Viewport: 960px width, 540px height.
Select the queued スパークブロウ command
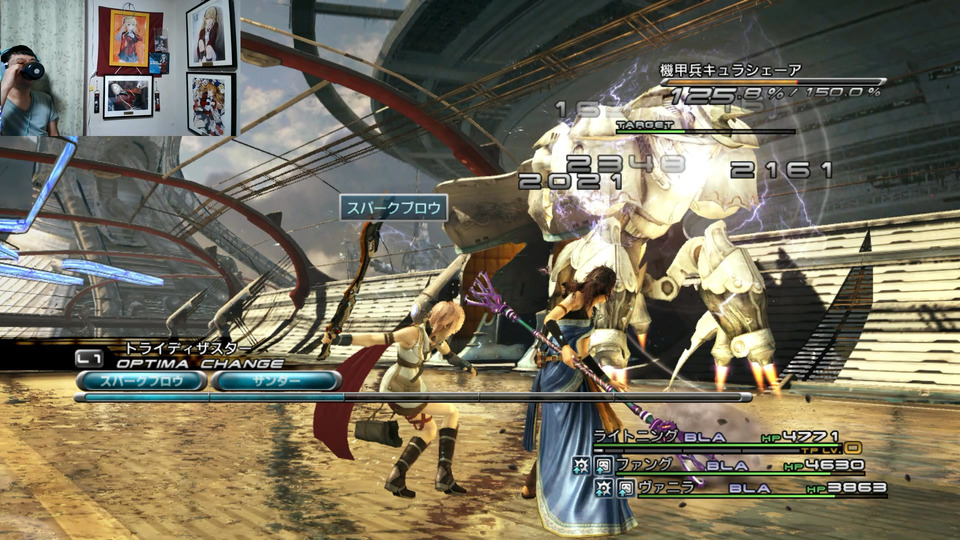[142, 381]
